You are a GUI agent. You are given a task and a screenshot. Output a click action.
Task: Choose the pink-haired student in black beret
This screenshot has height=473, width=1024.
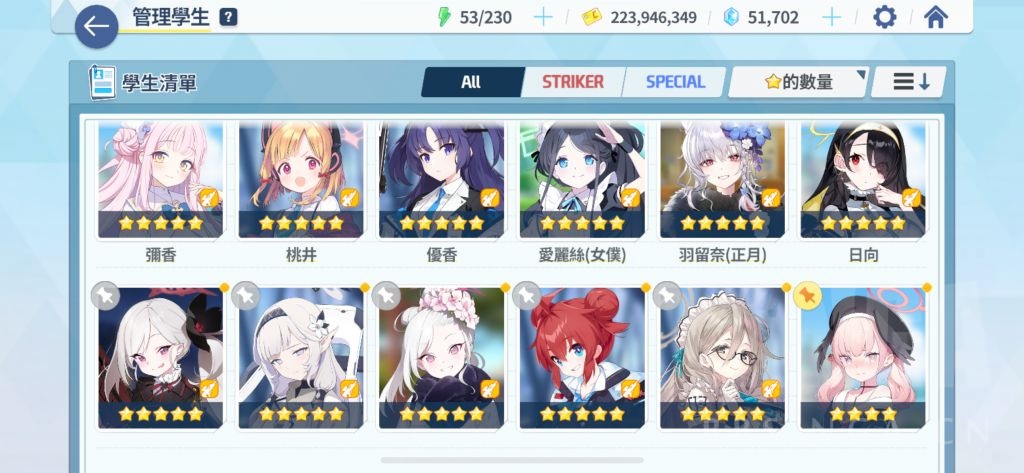863,357
